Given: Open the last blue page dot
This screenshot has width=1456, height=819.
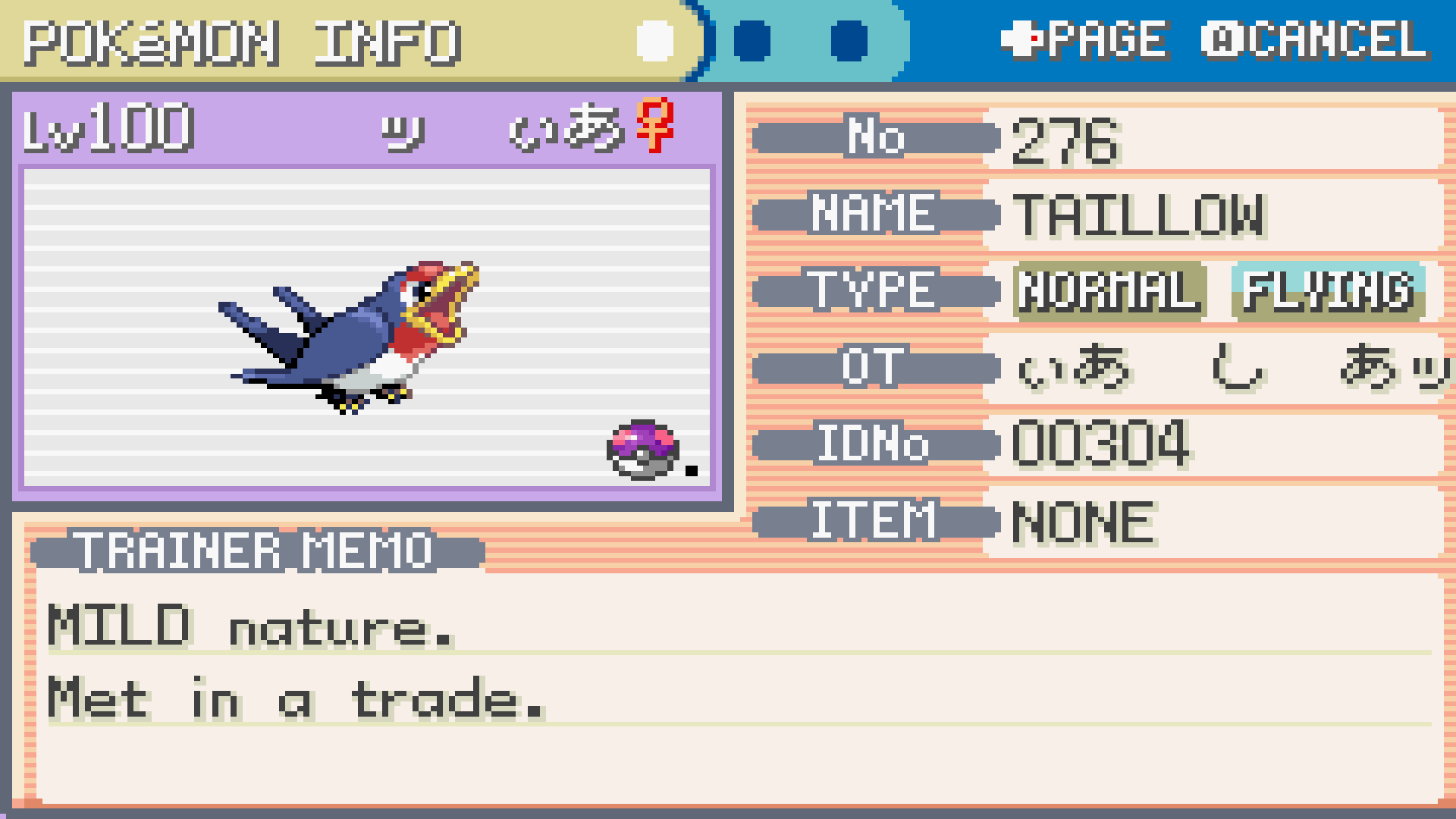Looking at the screenshot, I should [849, 41].
